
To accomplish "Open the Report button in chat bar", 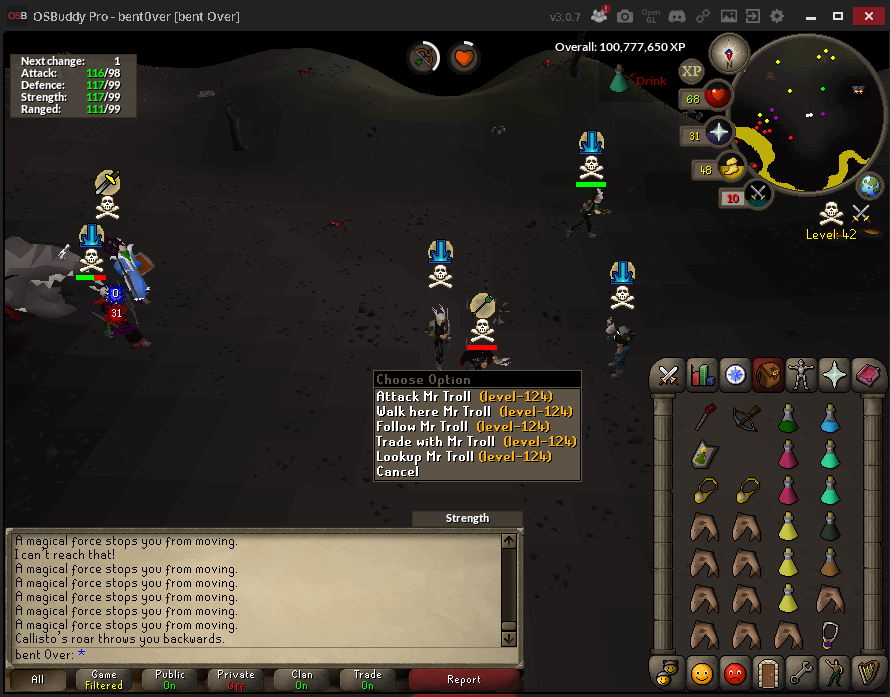I will tap(463, 680).
